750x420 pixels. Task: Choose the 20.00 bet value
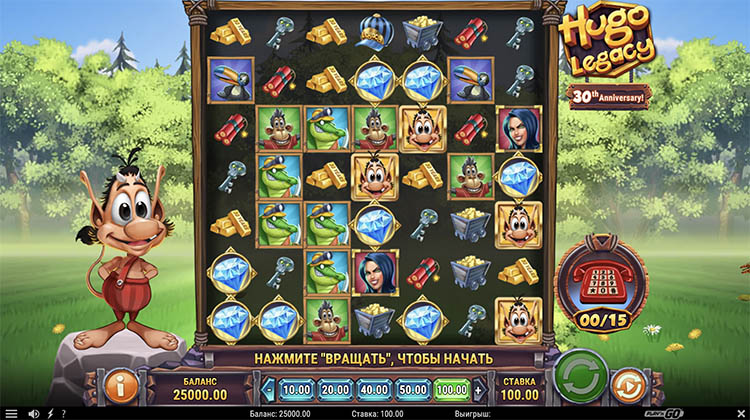pos(335,389)
